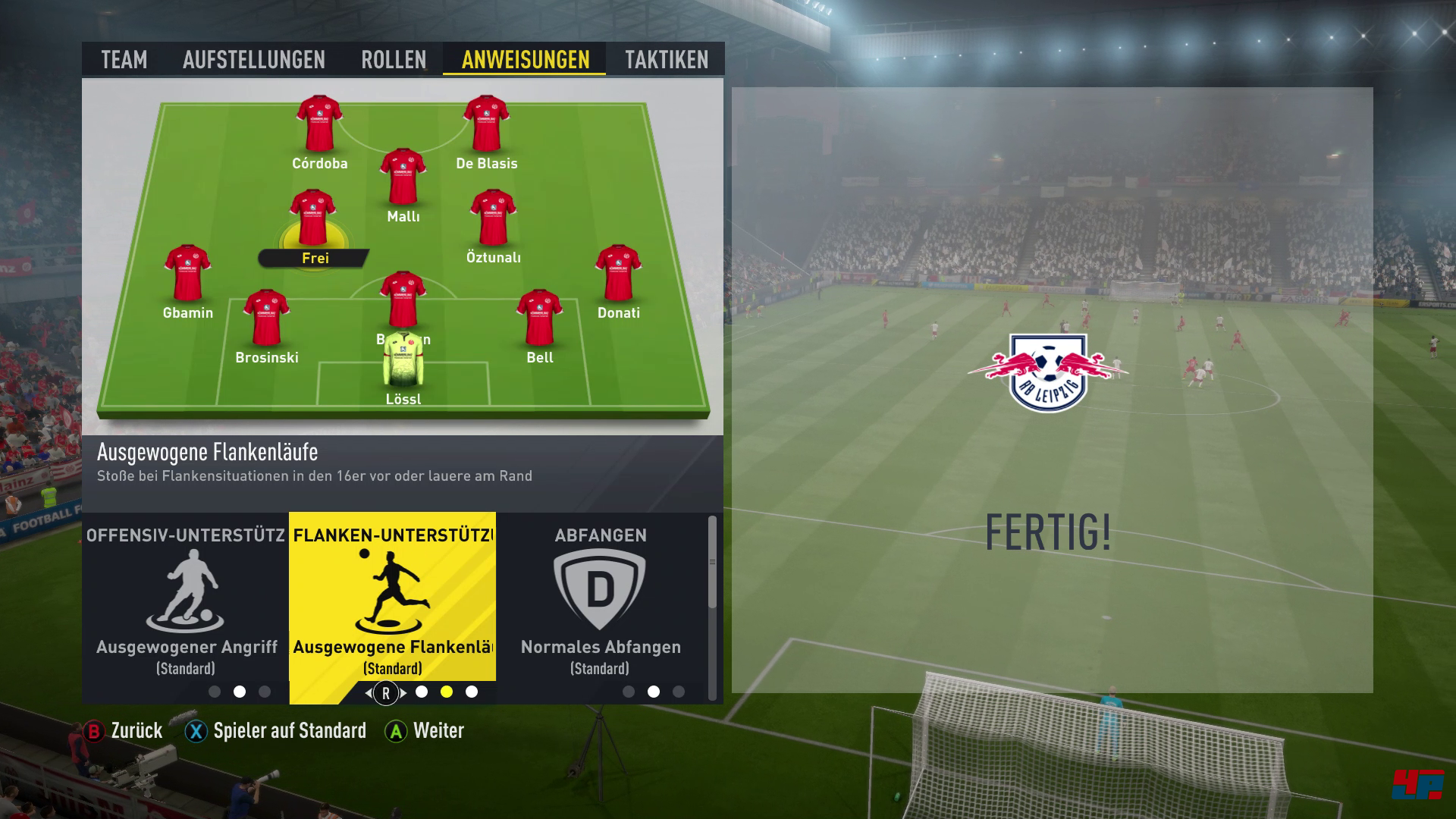Select player Córdoba on the pitch
The image size is (1456, 819).
319,125
